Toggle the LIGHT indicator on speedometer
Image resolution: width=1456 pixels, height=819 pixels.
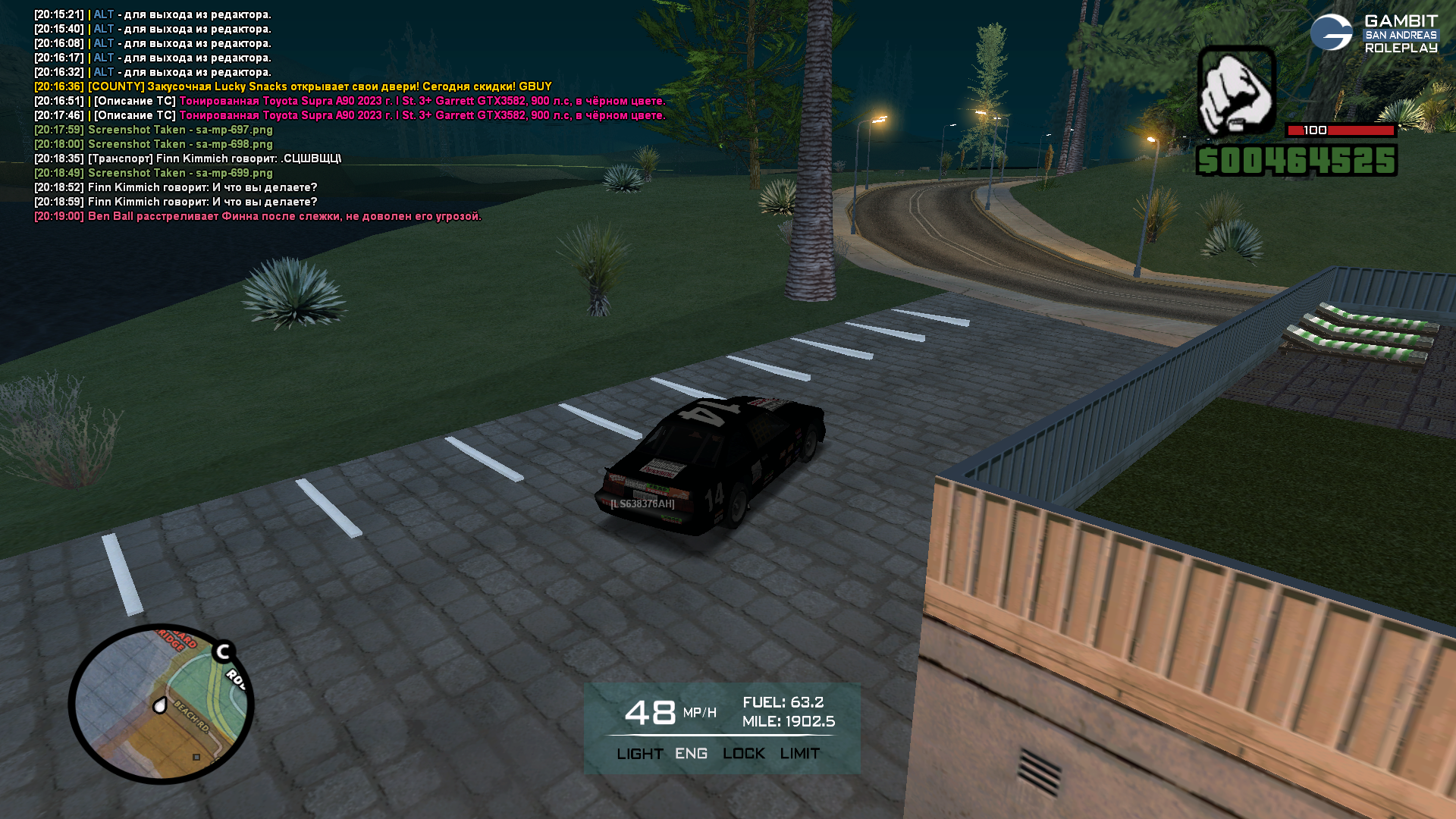coord(639,754)
